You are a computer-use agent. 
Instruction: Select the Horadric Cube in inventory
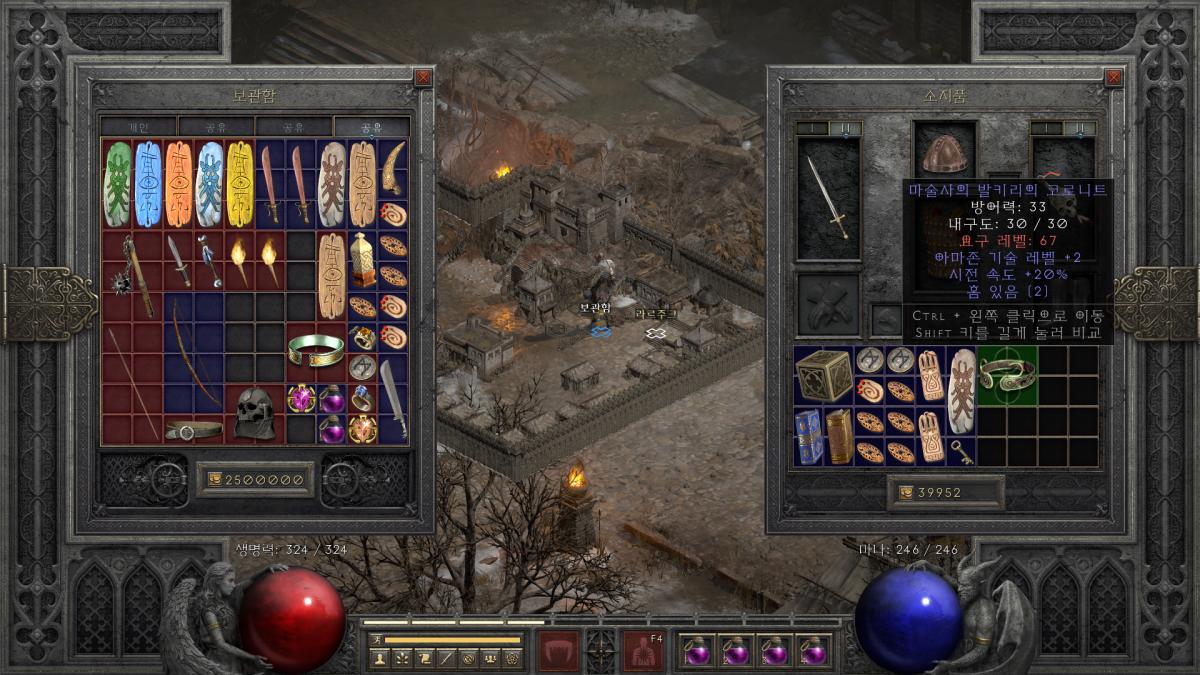point(823,374)
